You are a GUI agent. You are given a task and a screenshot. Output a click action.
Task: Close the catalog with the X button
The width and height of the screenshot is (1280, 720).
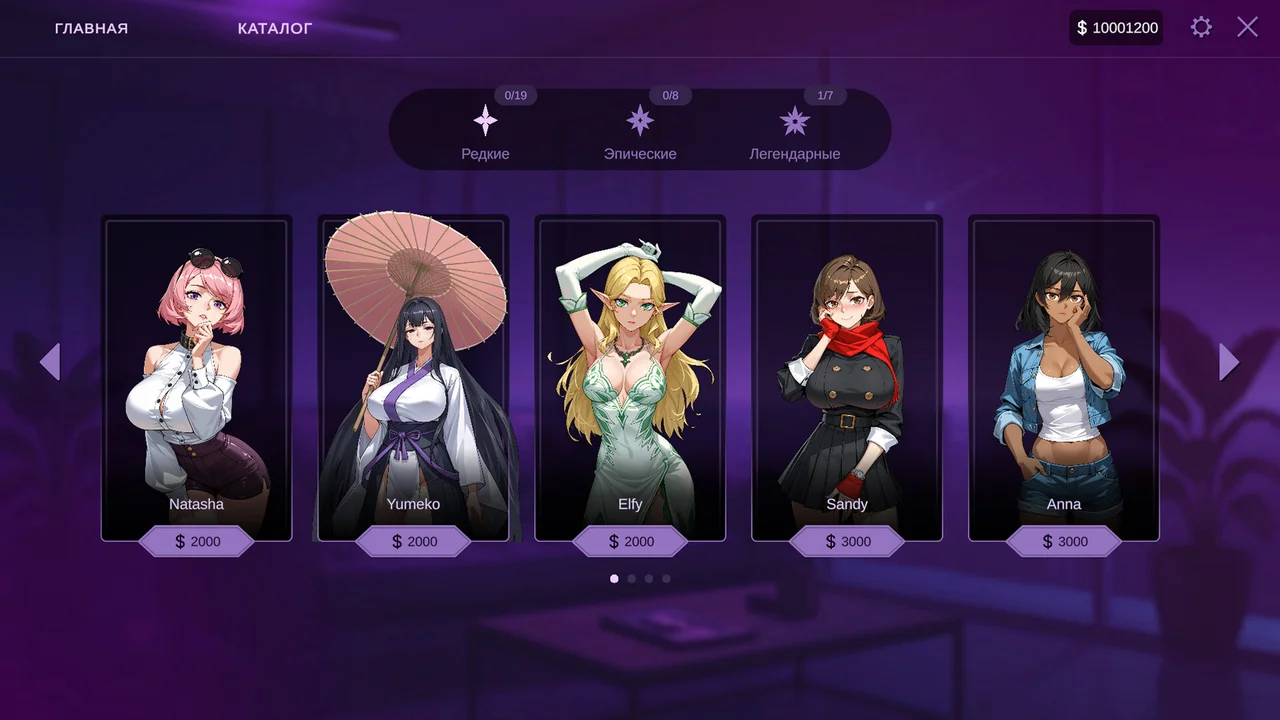click(x=1247, y=27)
